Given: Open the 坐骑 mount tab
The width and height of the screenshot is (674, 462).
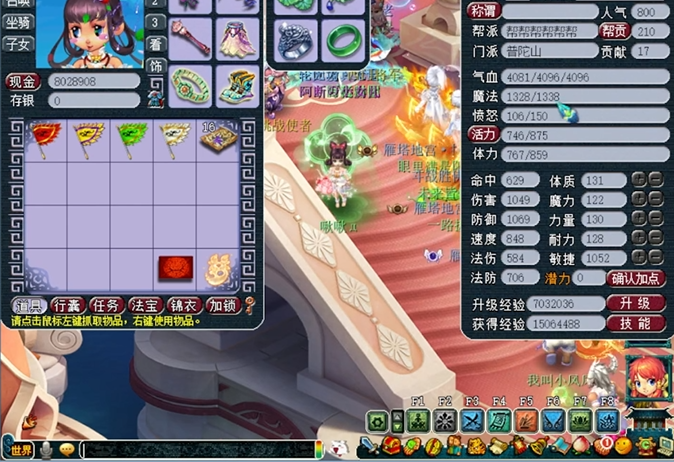Looking at the screenshot, I should [17, 23].
